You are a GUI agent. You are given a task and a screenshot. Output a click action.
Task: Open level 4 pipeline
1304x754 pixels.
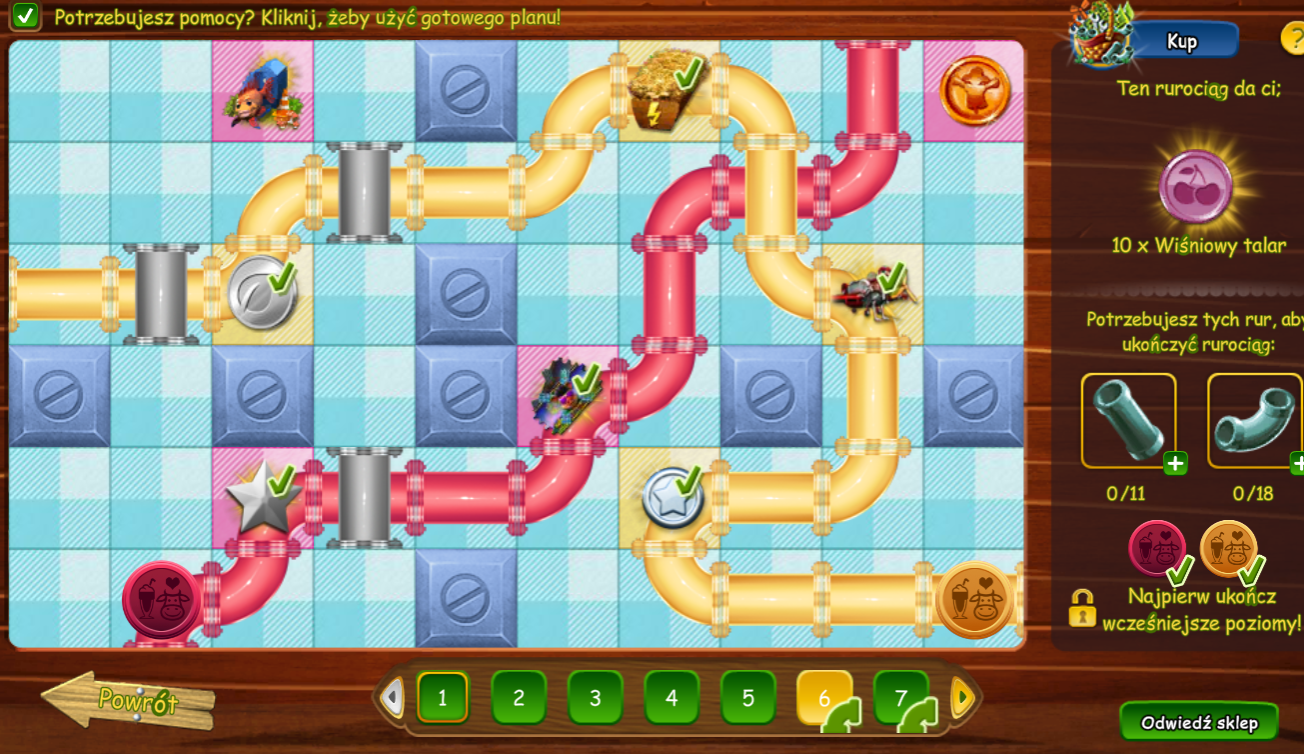coord(671,697)
